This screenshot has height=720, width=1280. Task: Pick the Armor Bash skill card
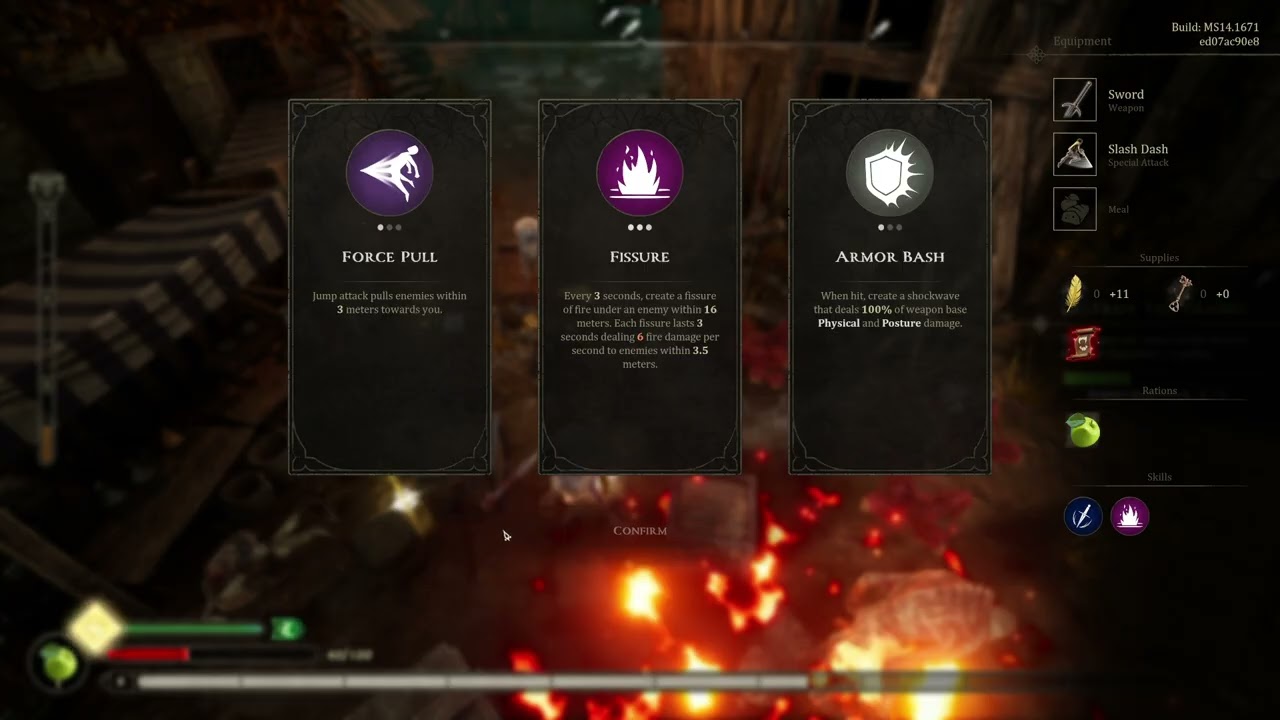coord(890,286)
